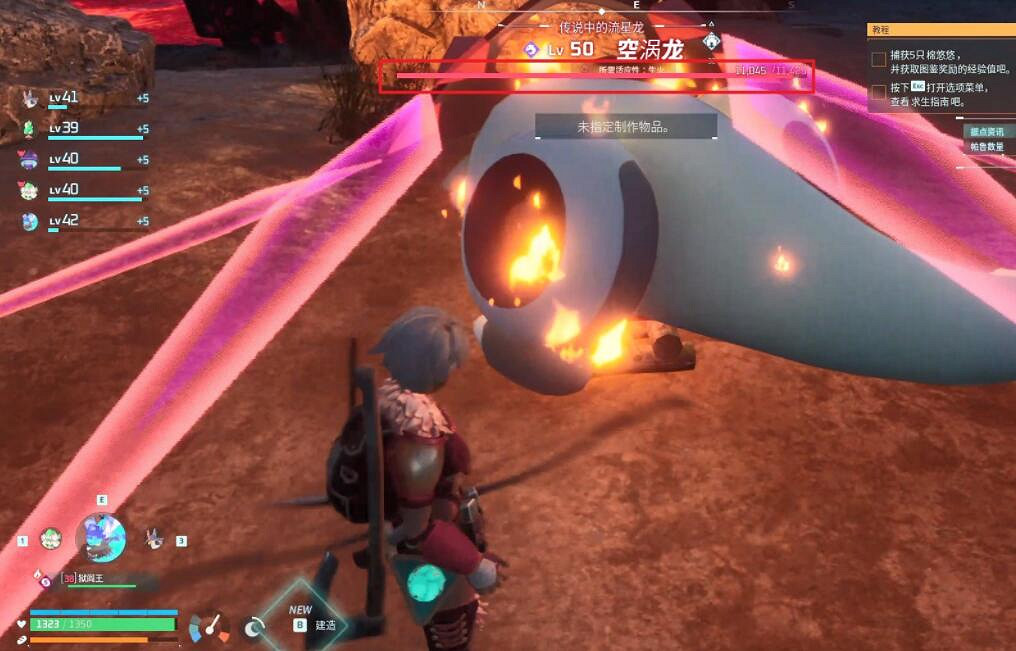Image resolution: width=1016 pixels, height=651 pixels.
Task: Select the large active pal portrait
Action: pyautogui.click(x=101, y=538)
